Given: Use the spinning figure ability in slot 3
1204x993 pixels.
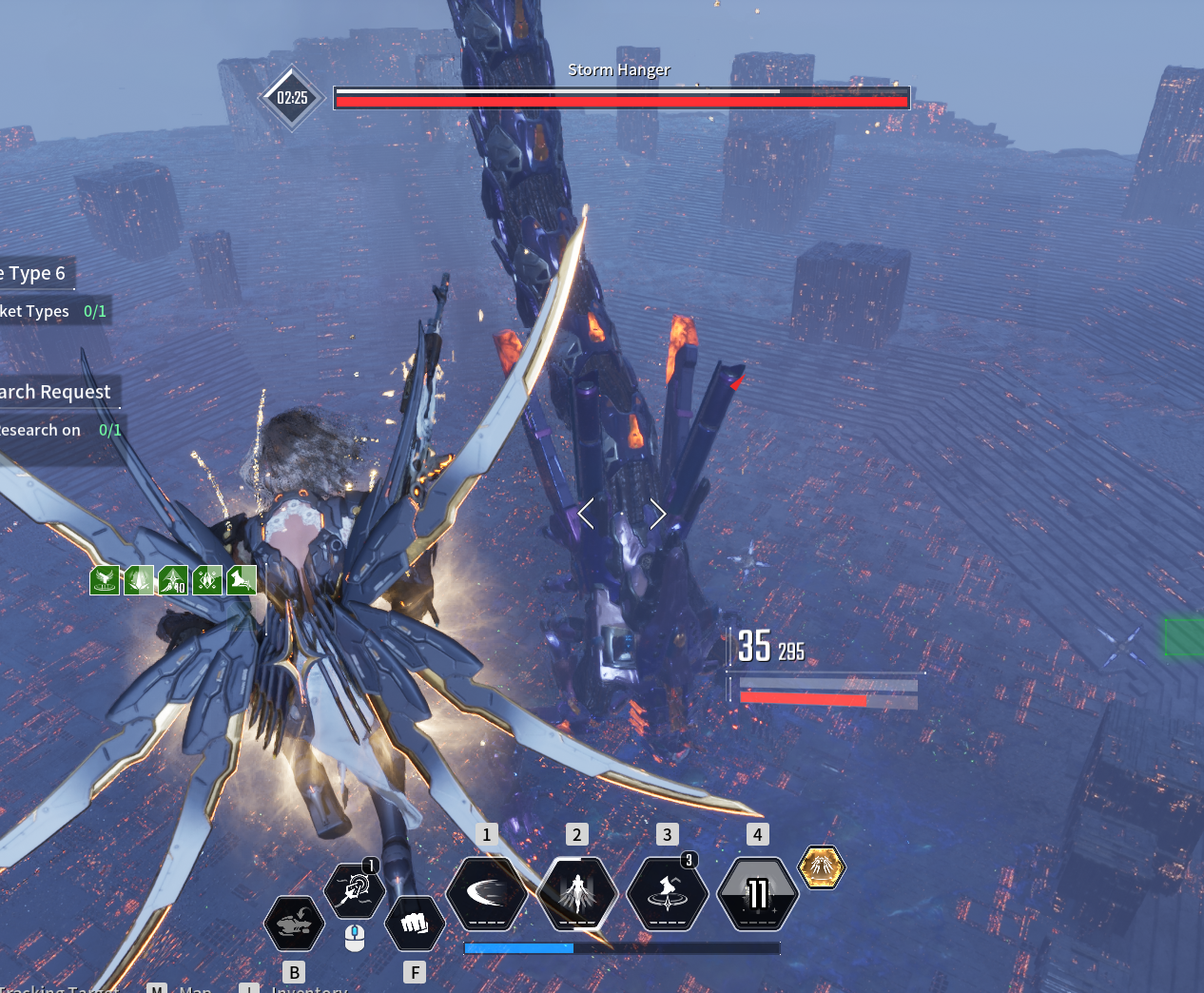Looking at the screenshot, I should (x=668, y=894).
